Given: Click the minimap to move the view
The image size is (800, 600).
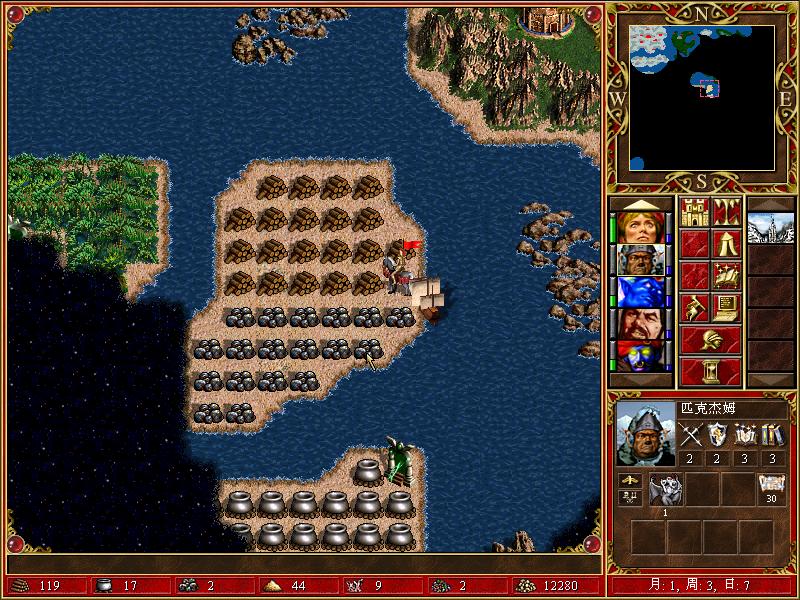Looking at the screenshot, I should tap(702, 97).
